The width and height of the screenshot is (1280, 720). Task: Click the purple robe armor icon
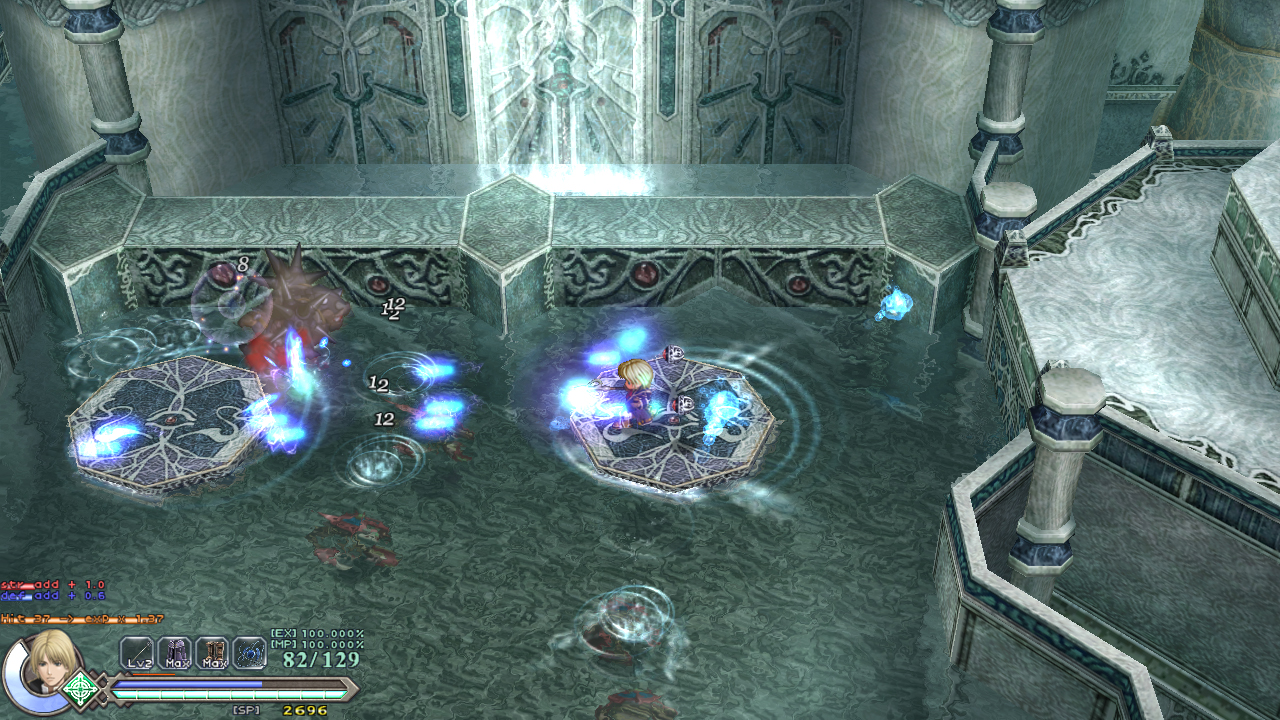(x=174, y=653)
